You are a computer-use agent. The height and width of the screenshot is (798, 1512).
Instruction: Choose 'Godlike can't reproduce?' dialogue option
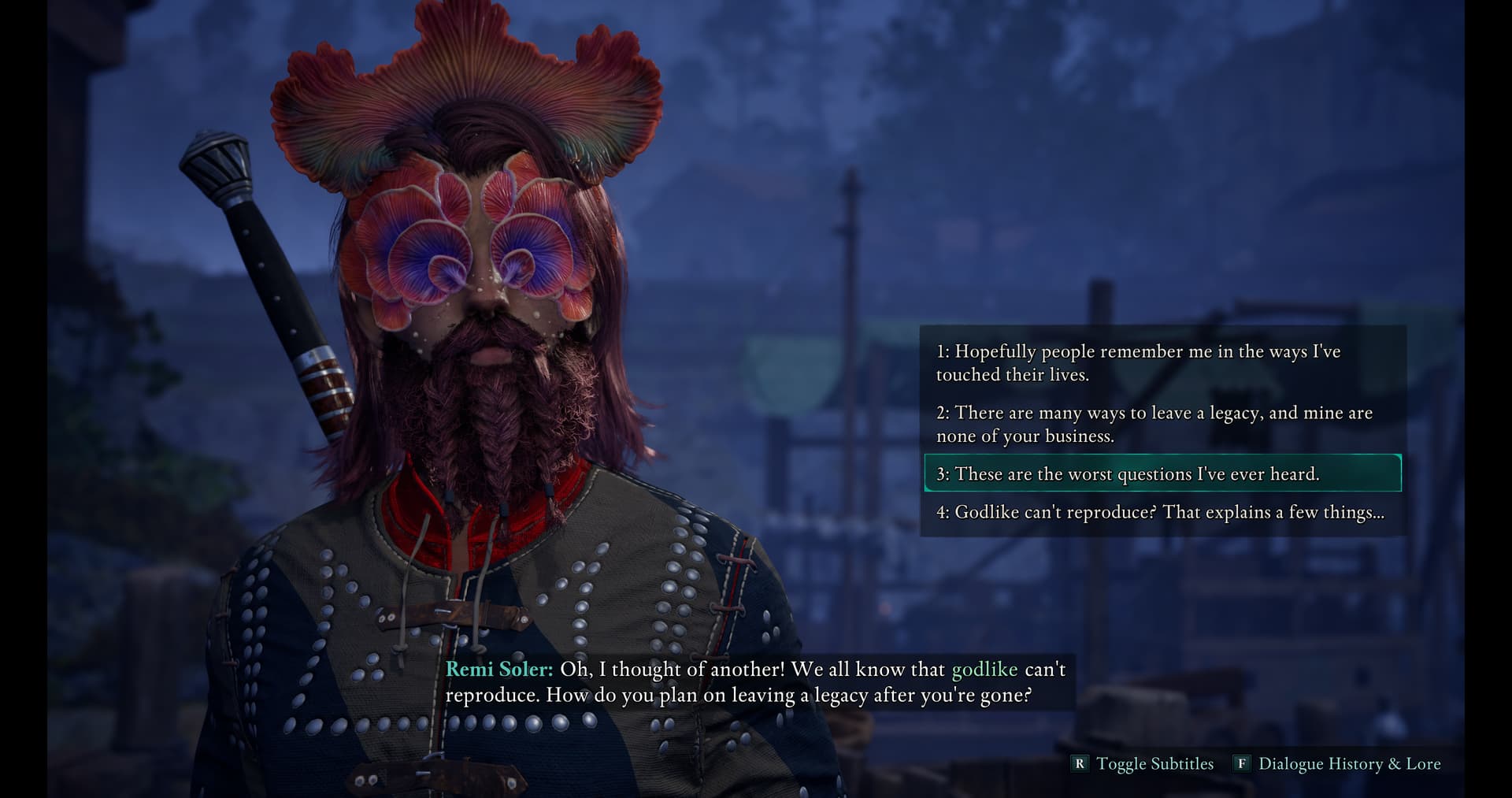coord(1159,512)
